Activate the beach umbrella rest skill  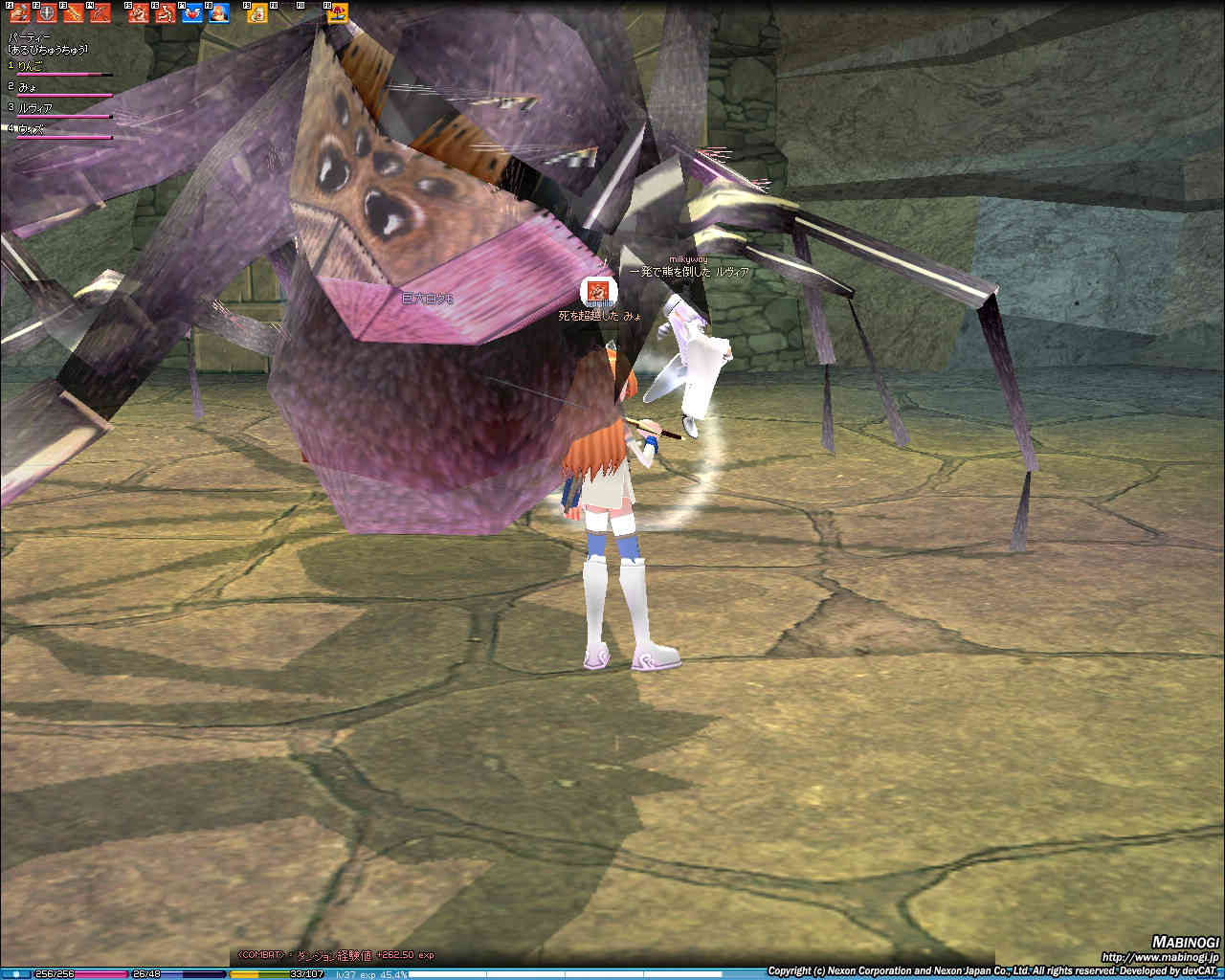click(338, 13)
